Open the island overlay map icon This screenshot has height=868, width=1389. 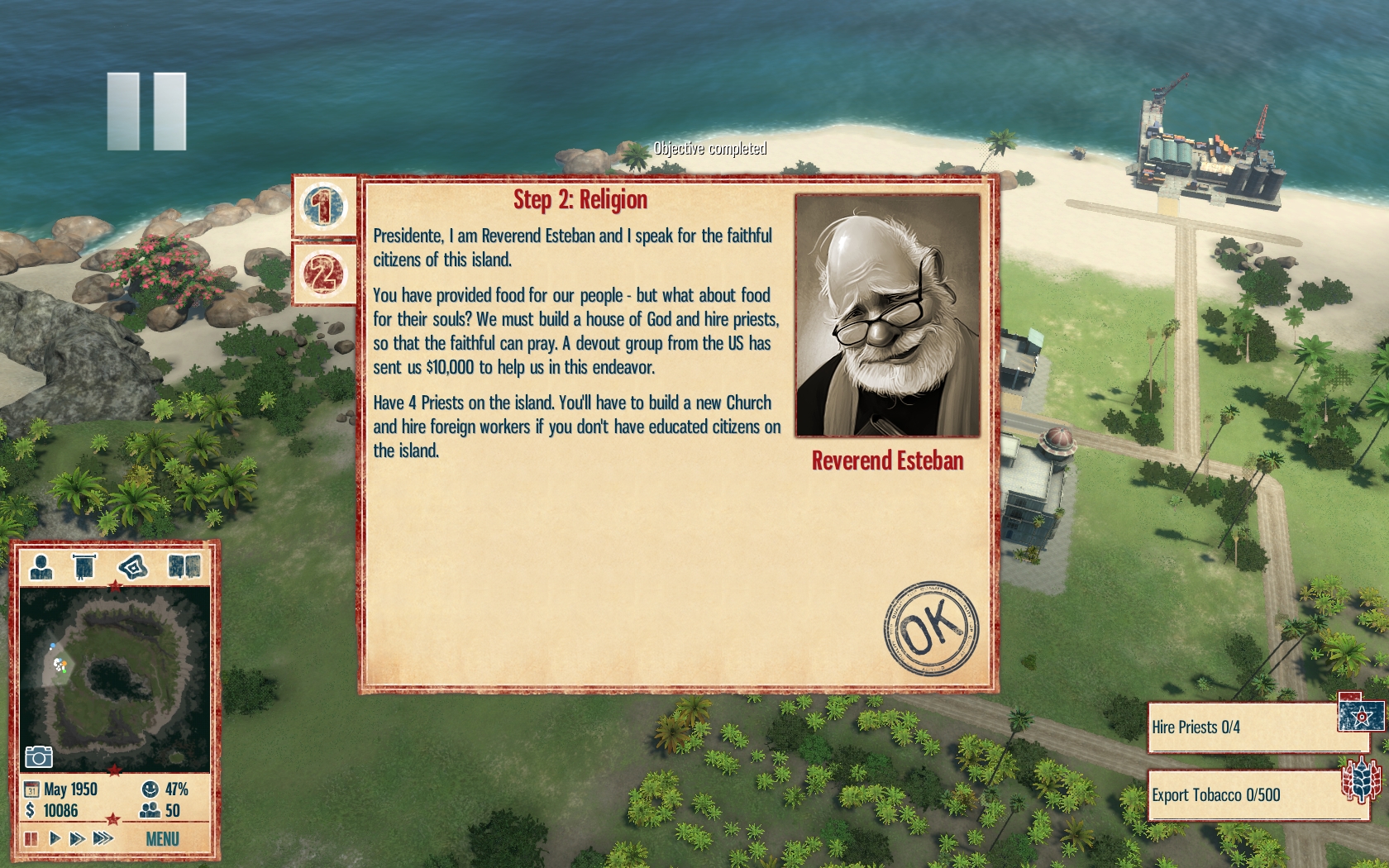132,567
